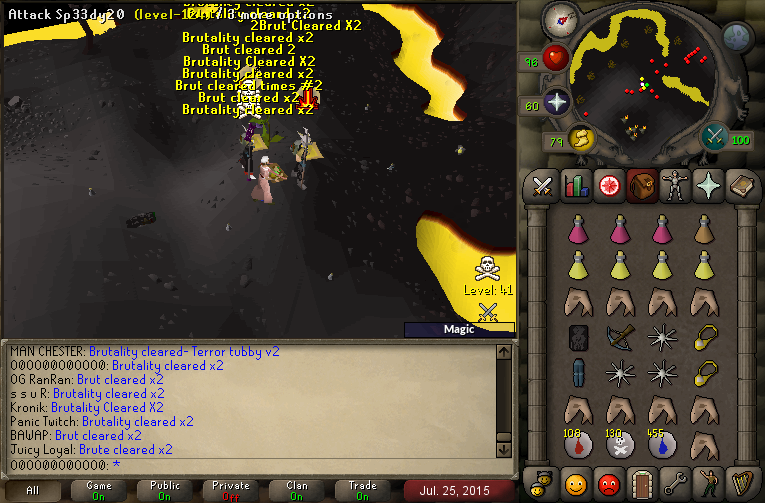This screenshot has height=503, width=765.
Task: Open the Emotes tab
Action: pos(707,485)
